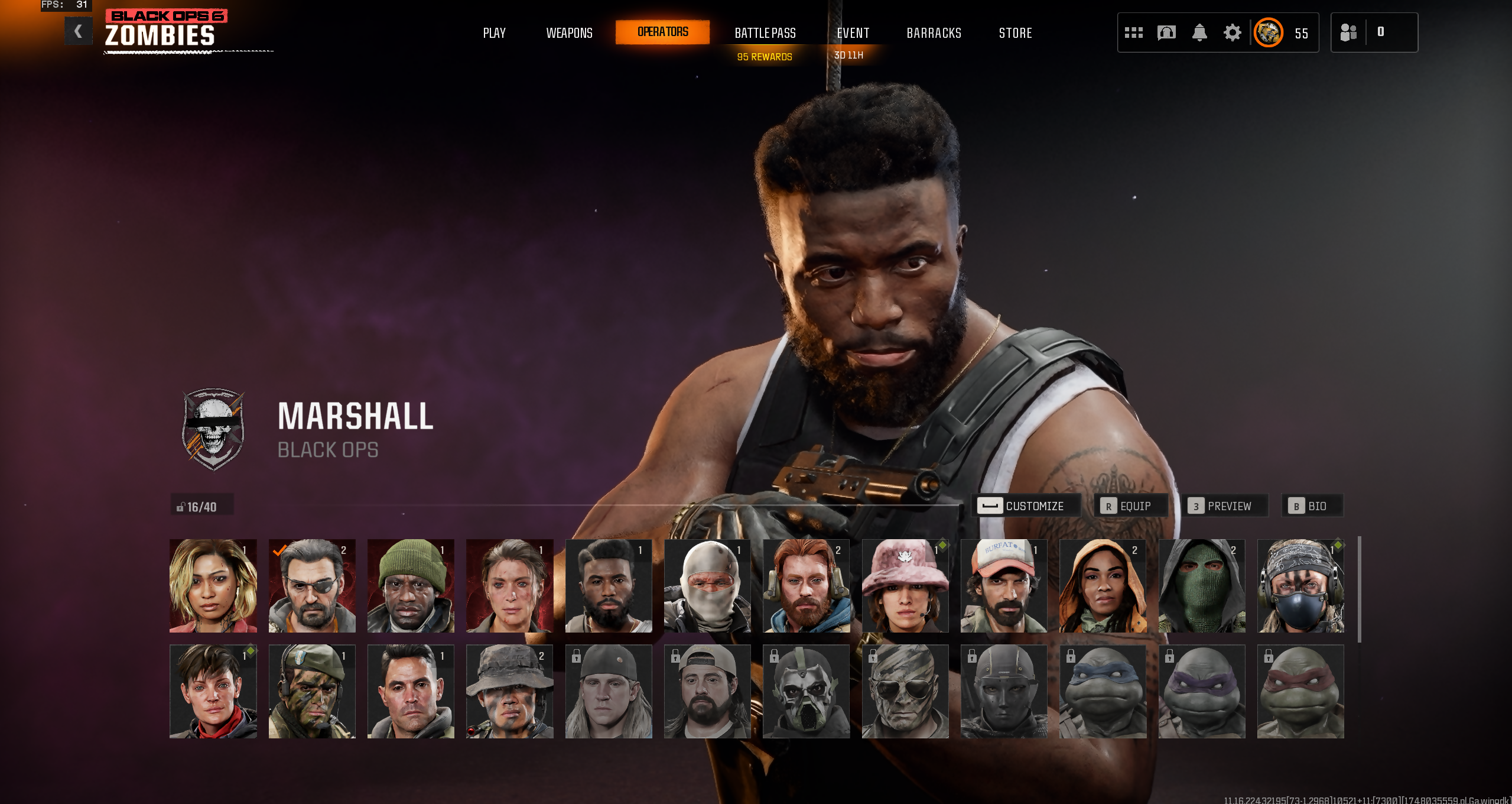The width and height of the screenshot is (1512, 804).
Task: Choose the green balaclava hooded operator
Action: pyautogui.click(x=1201, y=586)
